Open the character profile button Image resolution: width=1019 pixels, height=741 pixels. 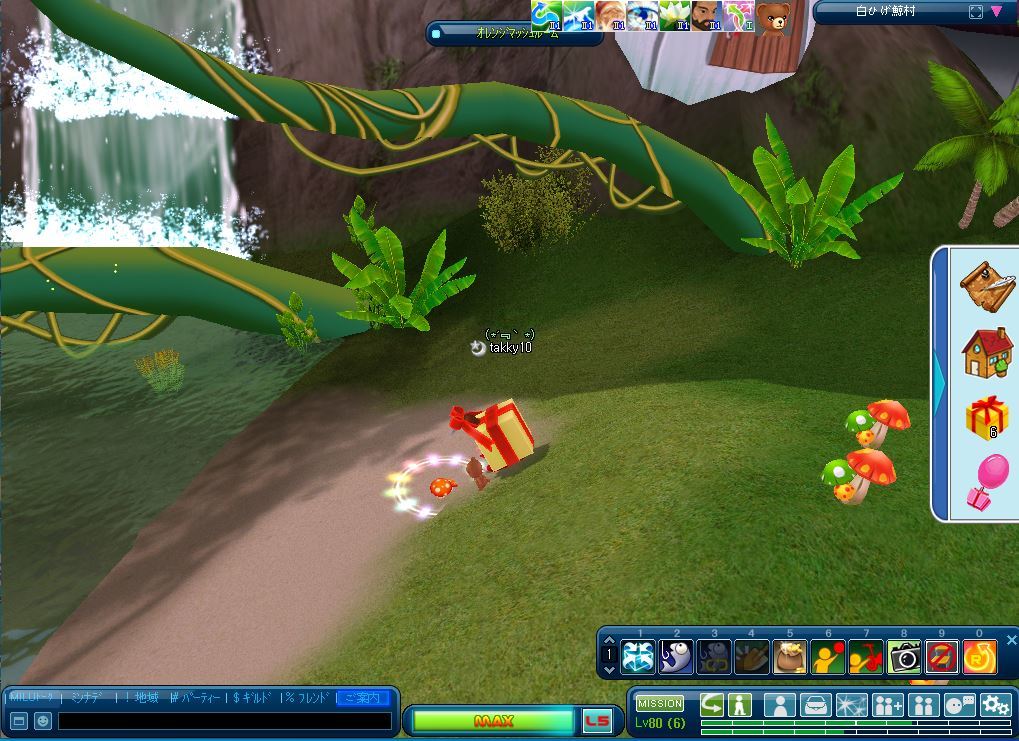[780, 705]
